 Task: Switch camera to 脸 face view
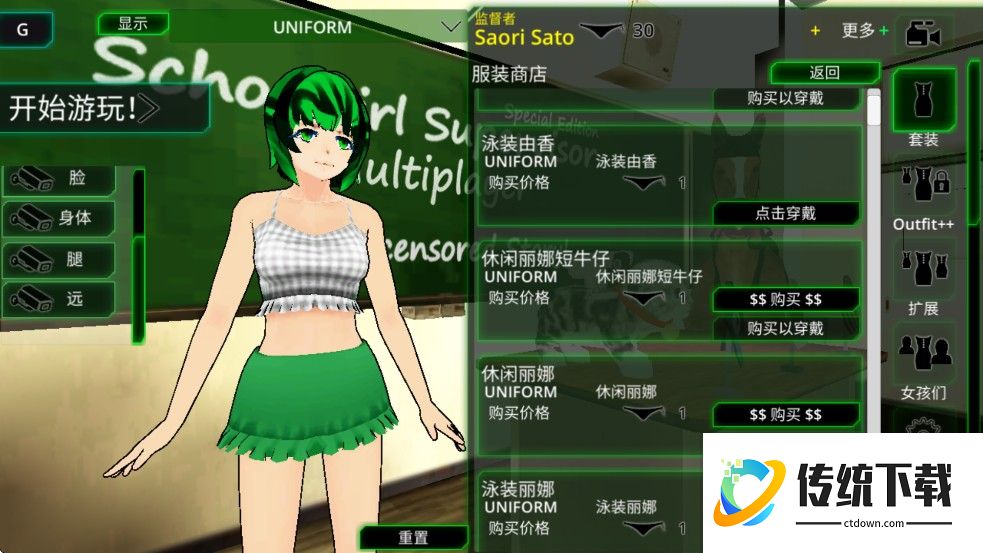(x=60, y=179)
